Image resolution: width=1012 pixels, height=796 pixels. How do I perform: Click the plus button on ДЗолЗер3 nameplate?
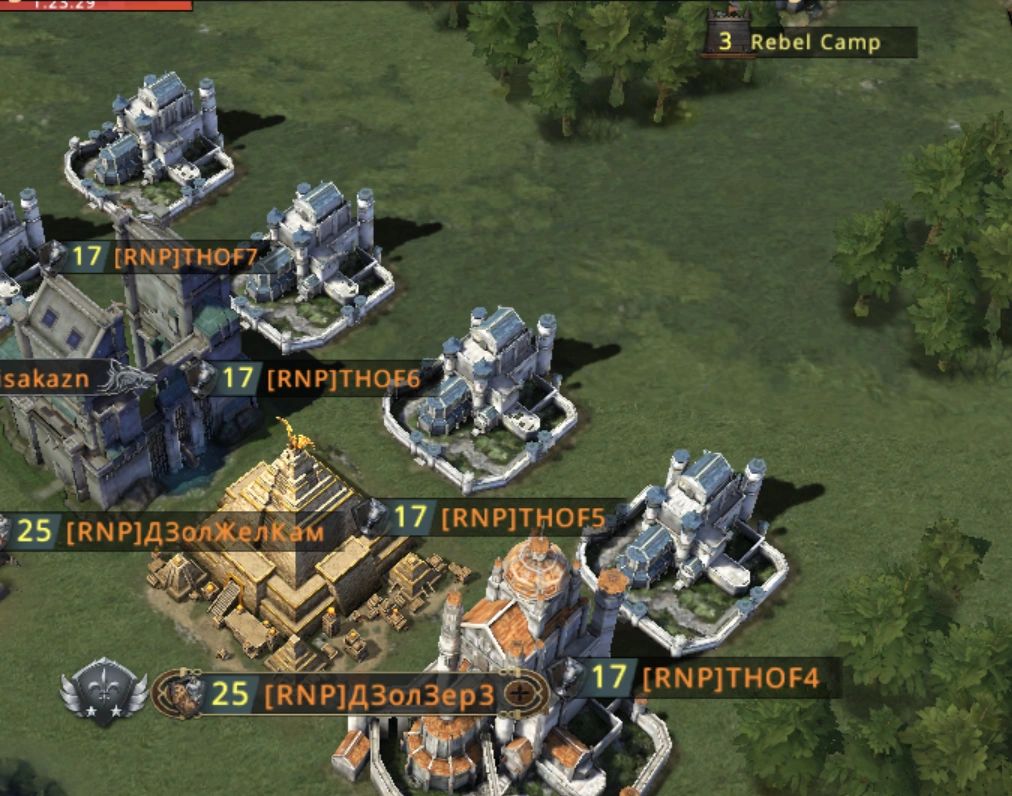pyautogui.click(x=519, y=693)
